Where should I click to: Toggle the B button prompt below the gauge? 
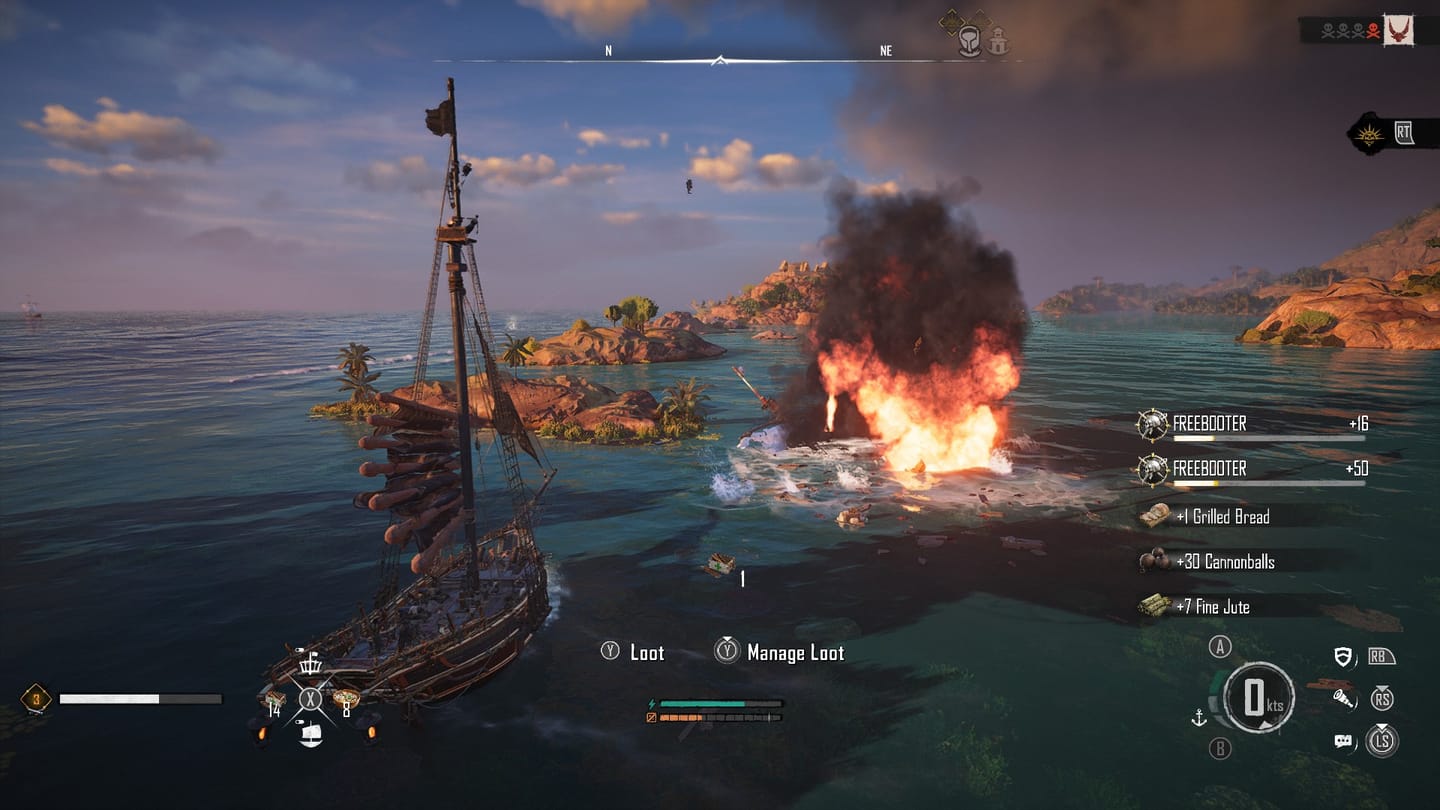pyautogui.click(x=1220, y=746)
